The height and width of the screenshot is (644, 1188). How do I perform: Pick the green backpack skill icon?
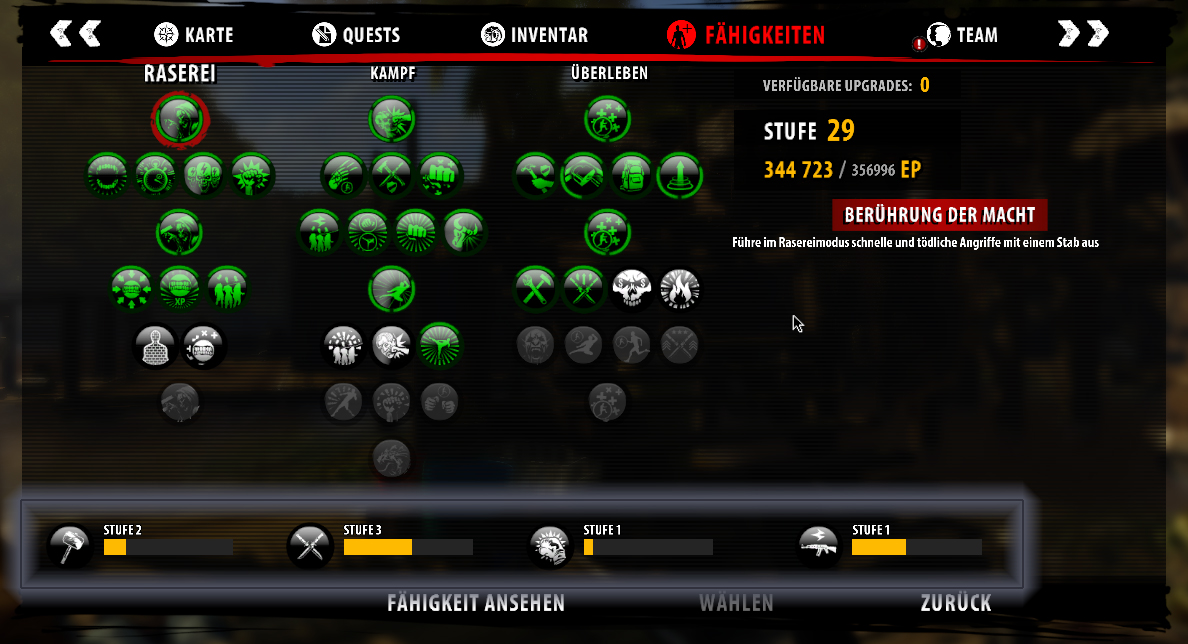click(631, 175)
